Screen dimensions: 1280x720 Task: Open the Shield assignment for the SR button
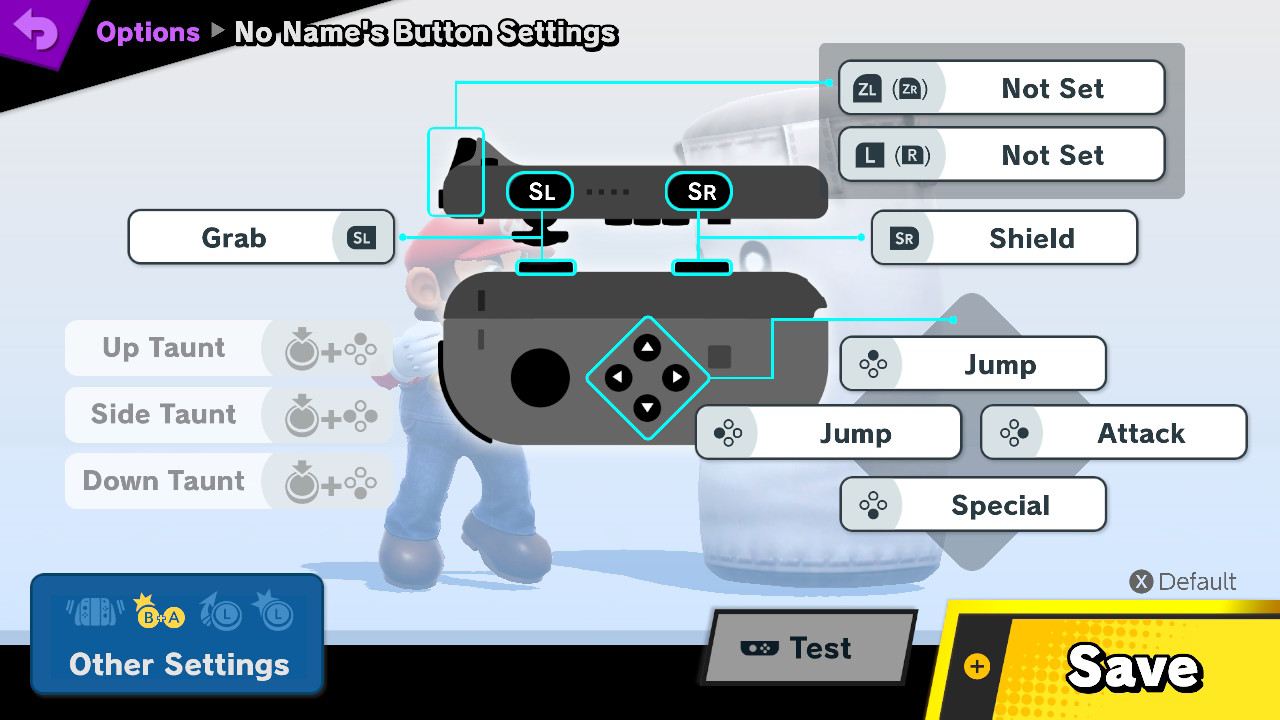pyautogui.click(x=1003, y=238)
